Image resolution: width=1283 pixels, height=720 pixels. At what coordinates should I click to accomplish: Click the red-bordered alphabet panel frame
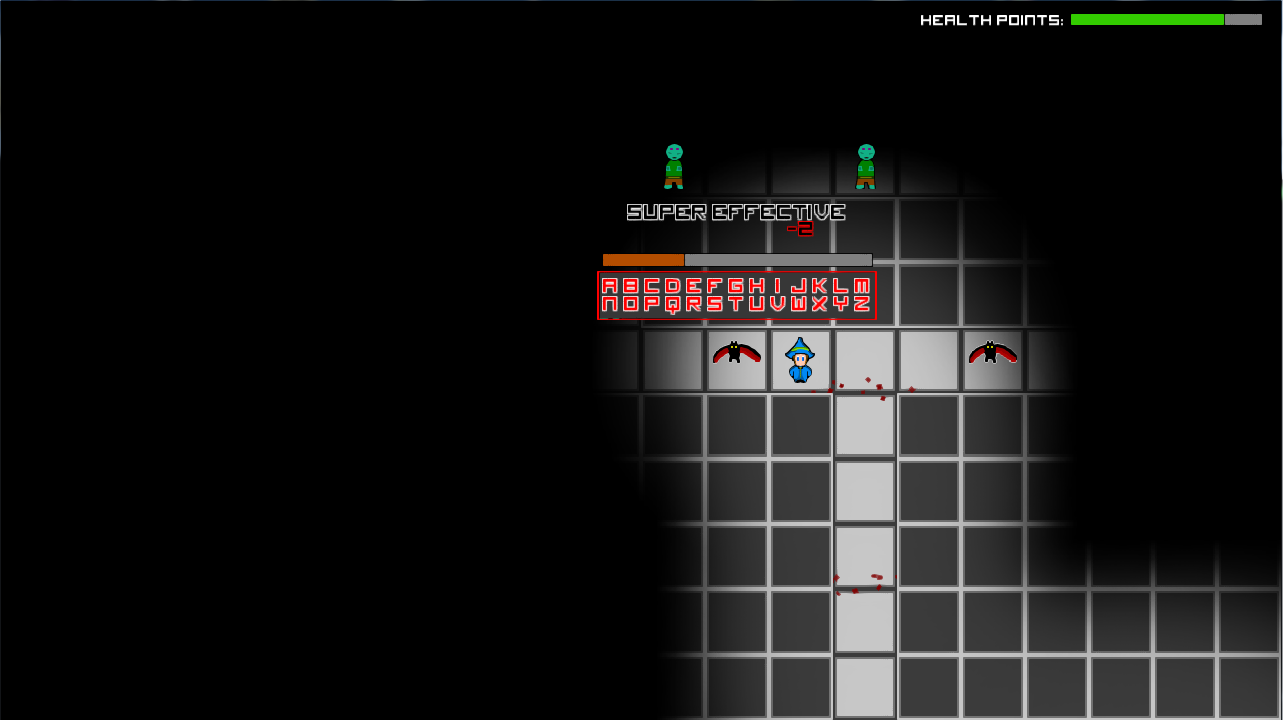tap(600, 295)
